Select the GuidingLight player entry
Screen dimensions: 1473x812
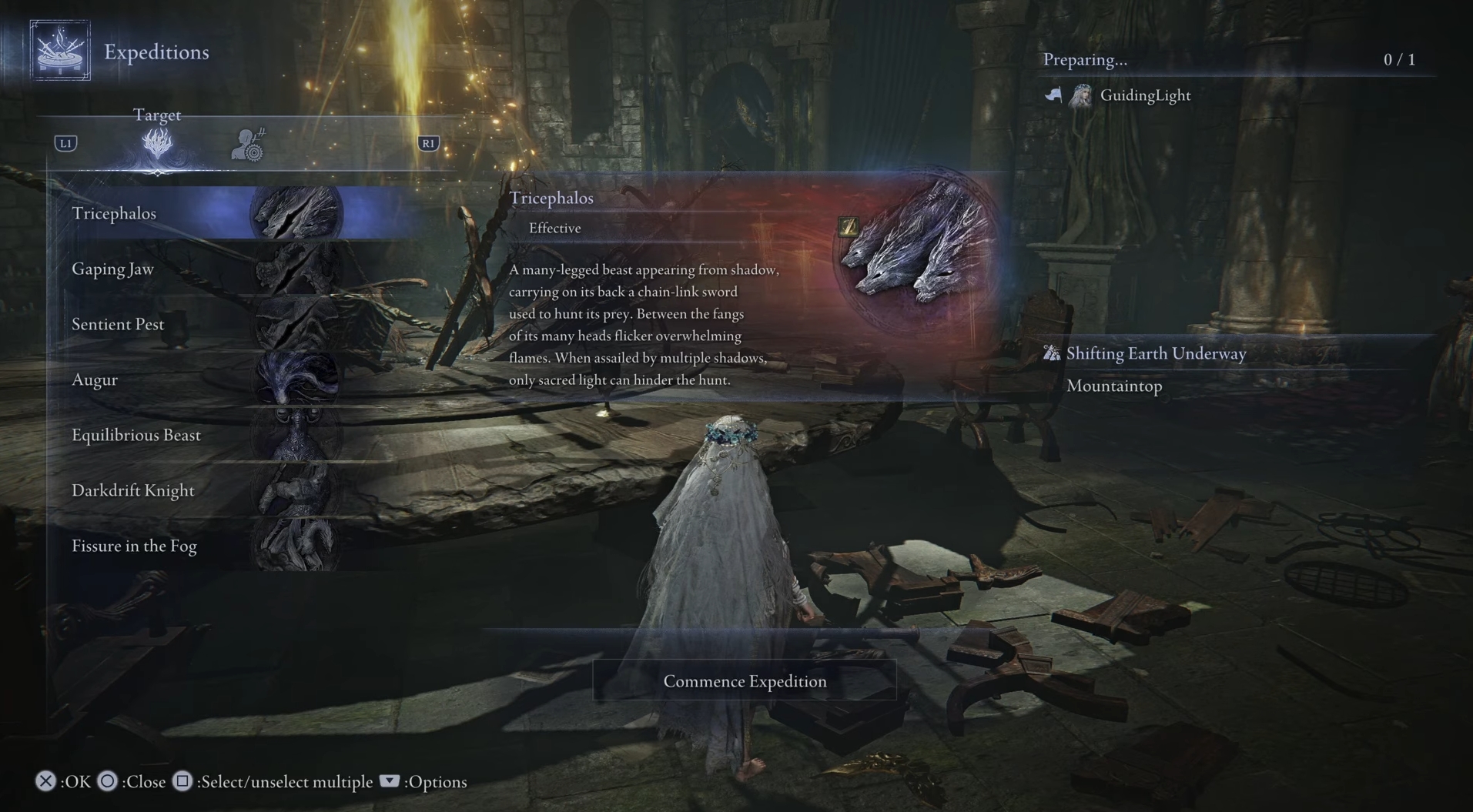click(x=1144, y=95)
